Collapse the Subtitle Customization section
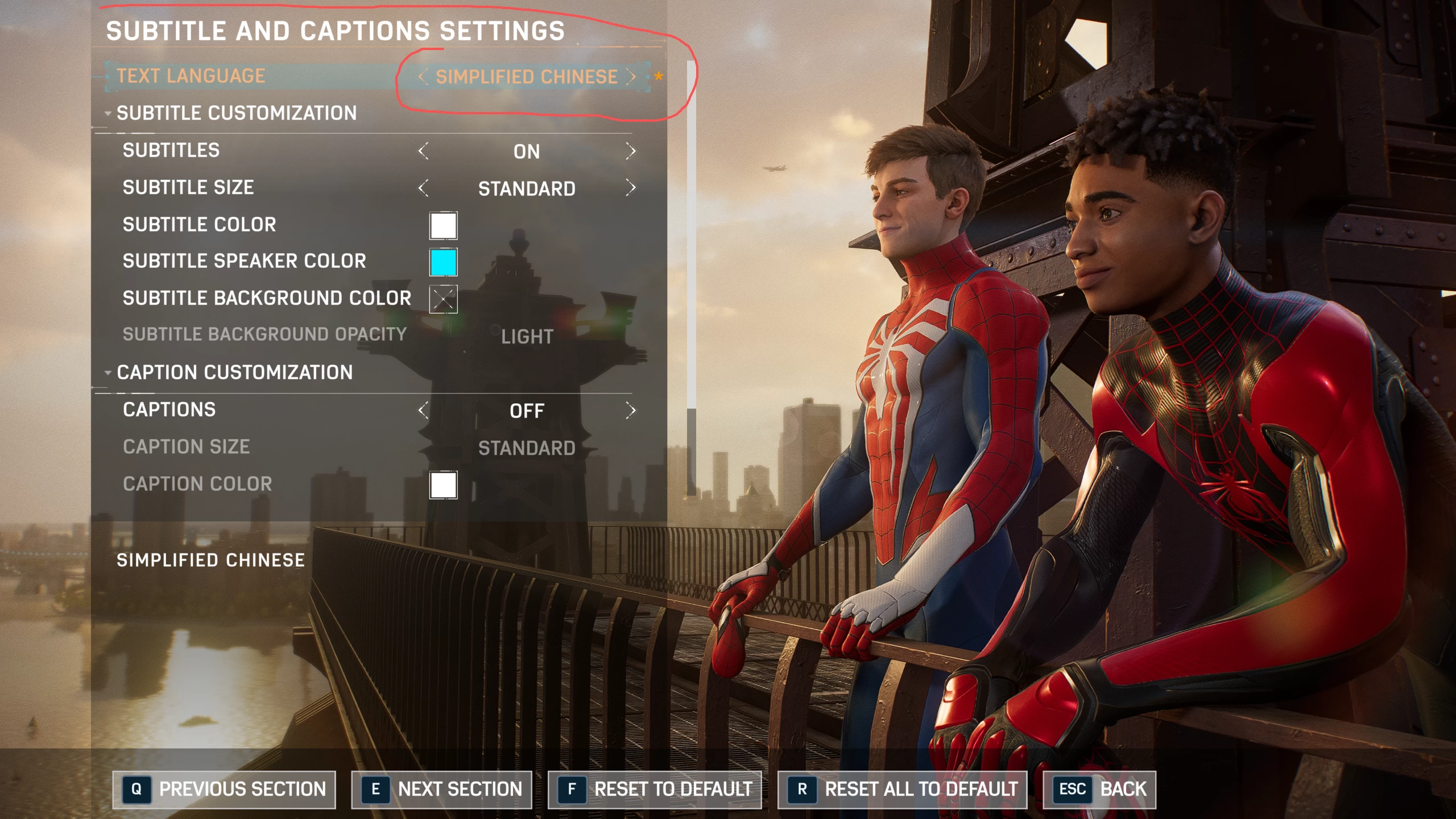 click(x=108, y=113)
